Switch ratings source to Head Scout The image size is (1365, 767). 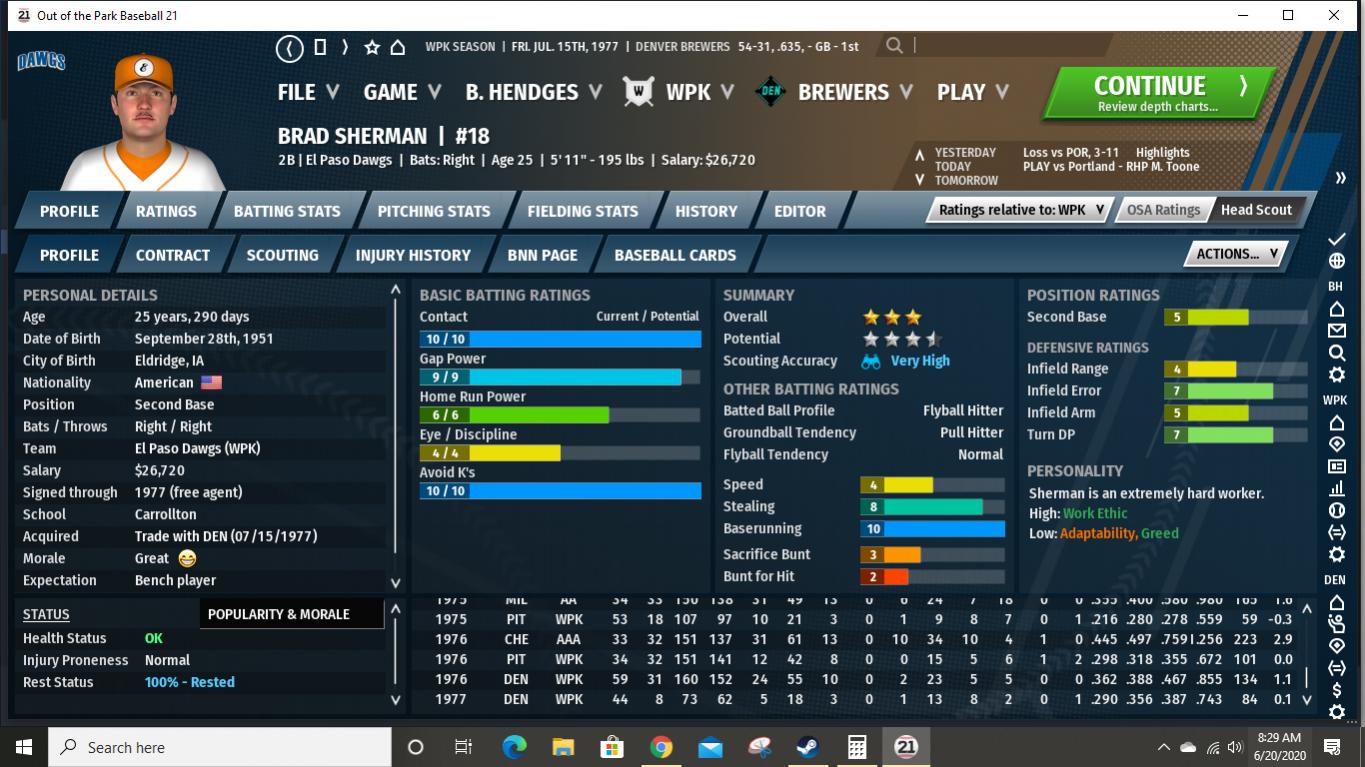pos(1256,210)
